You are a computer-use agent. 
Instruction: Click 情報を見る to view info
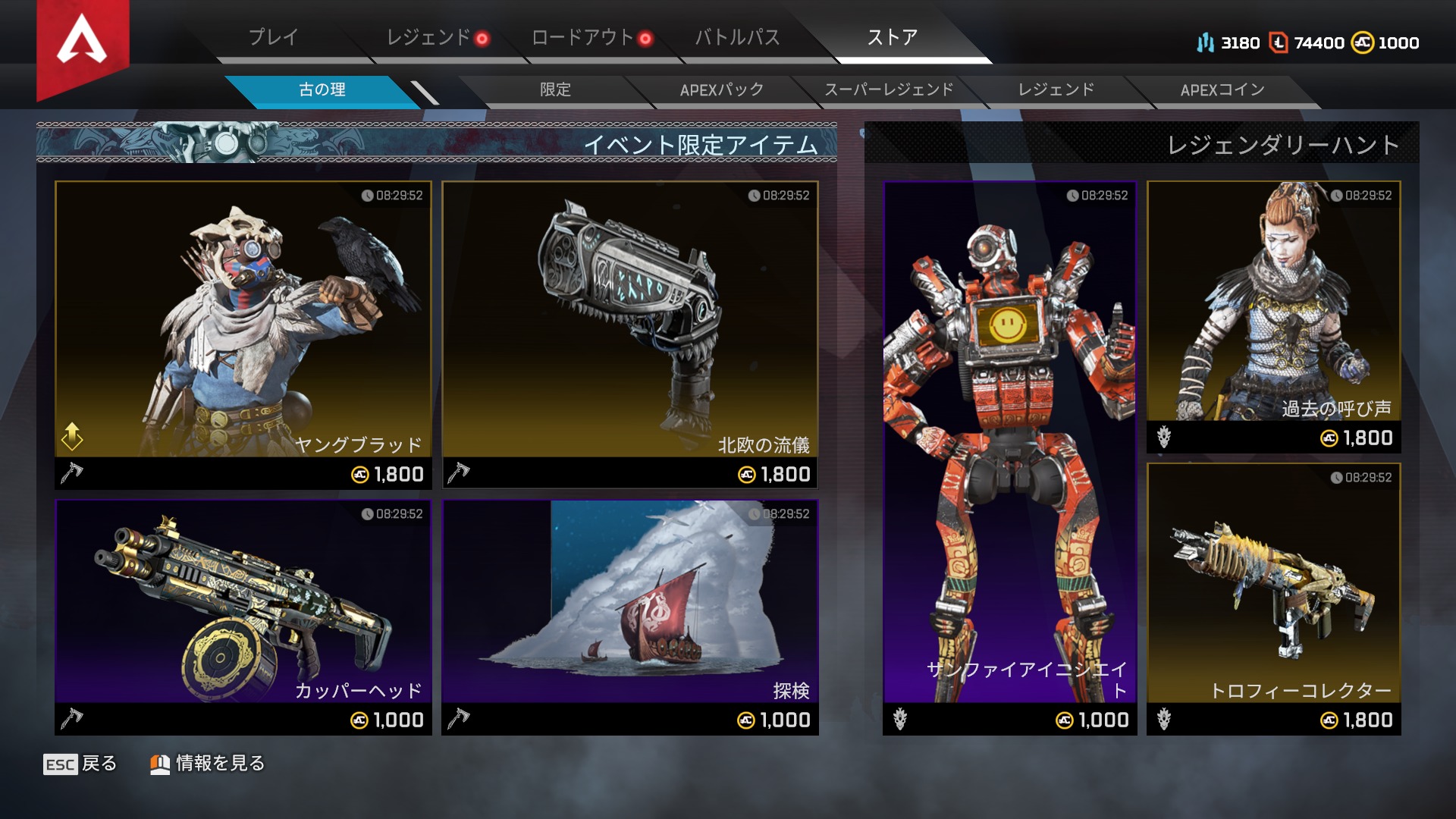(x=208, y=764)
